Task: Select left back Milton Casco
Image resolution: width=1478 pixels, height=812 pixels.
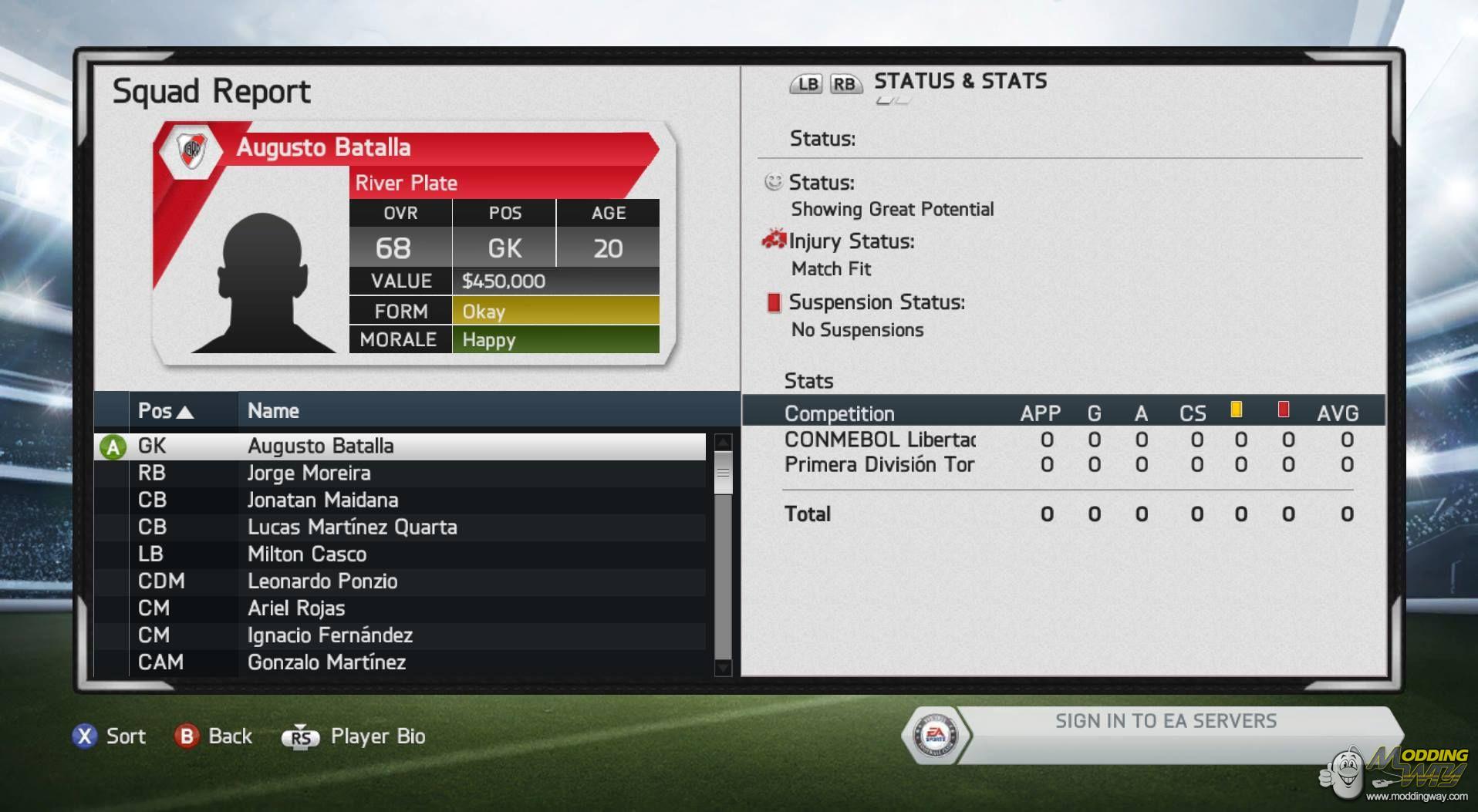Action: (401, 554)
